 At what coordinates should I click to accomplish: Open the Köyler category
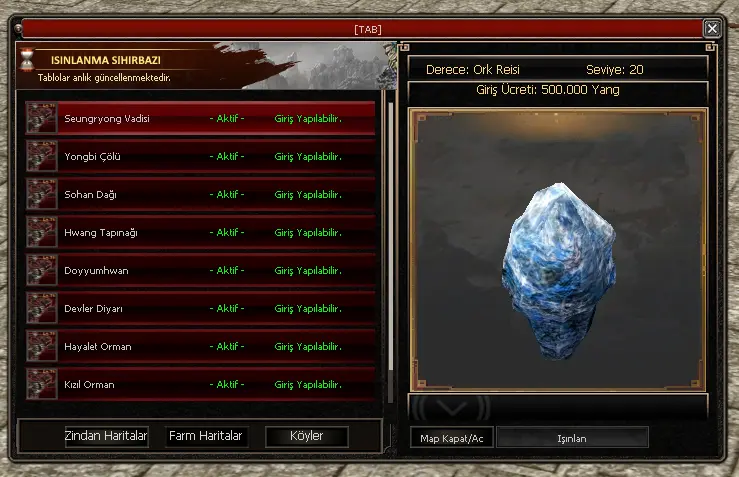307,437
